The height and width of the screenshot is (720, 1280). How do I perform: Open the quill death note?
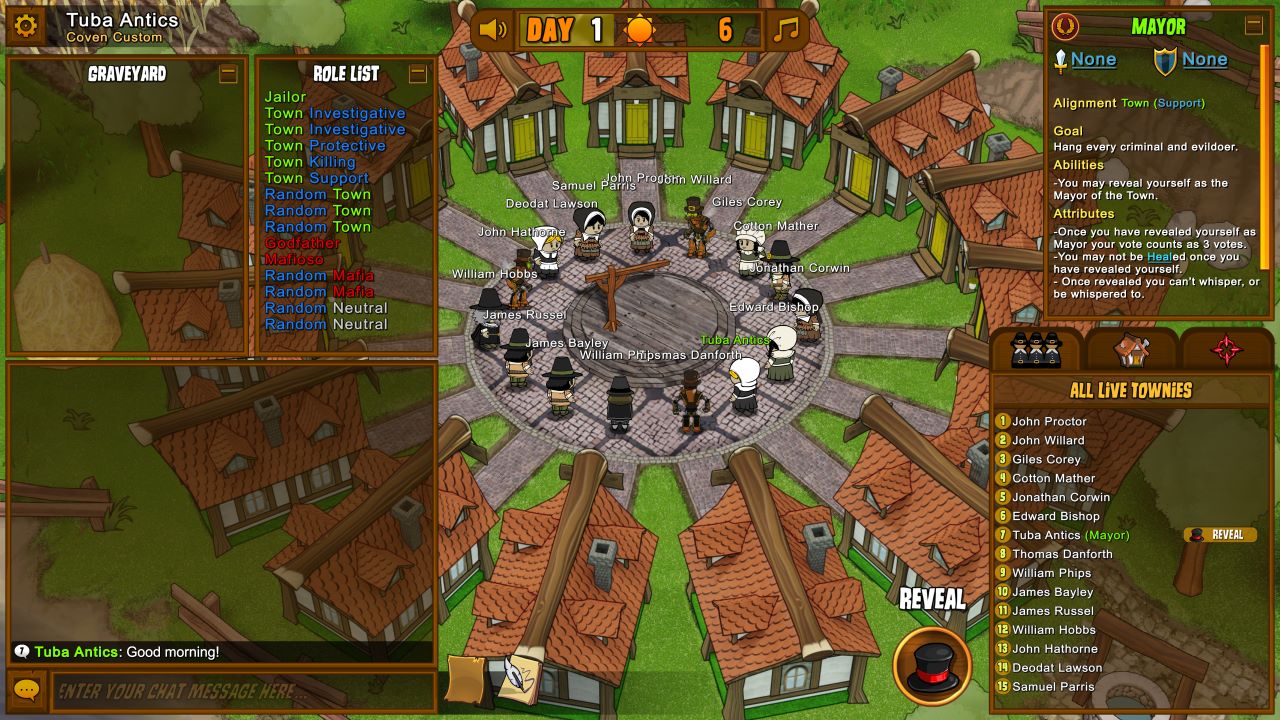518,678
